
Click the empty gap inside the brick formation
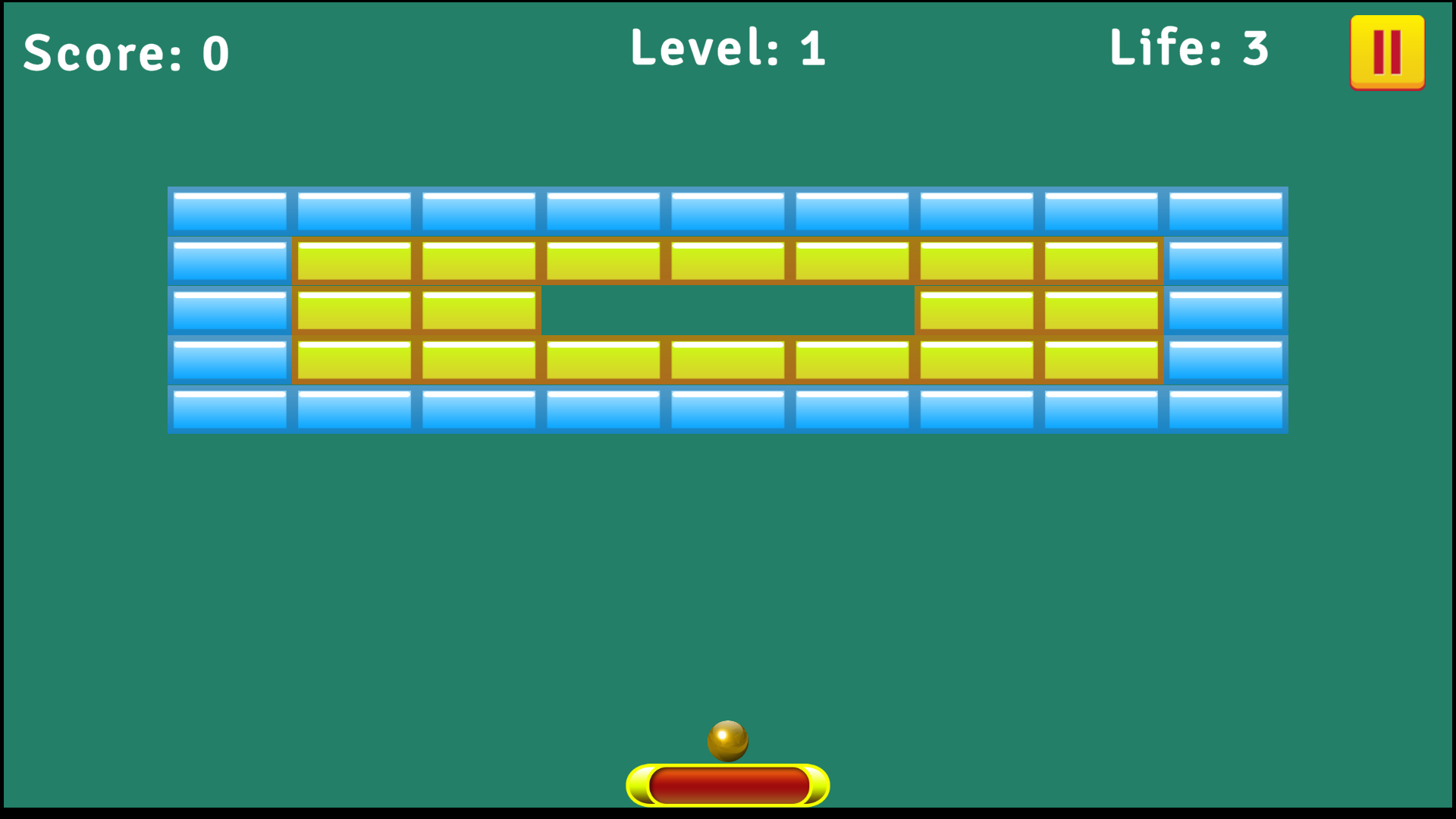(726, 310)
